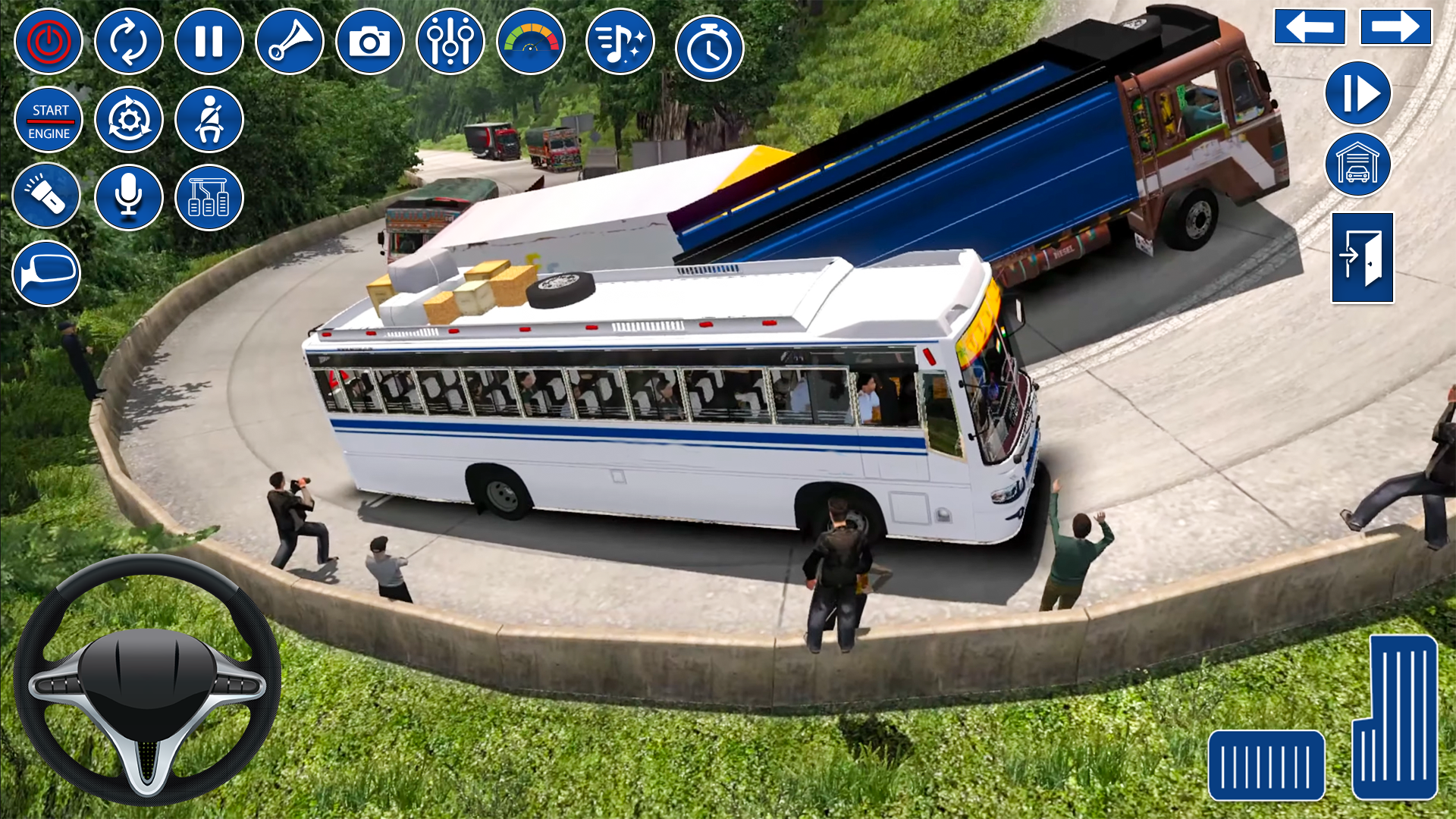Toggle the microphone on
Viewport: 1456px width, 819px height.
(x=128, y=196)
